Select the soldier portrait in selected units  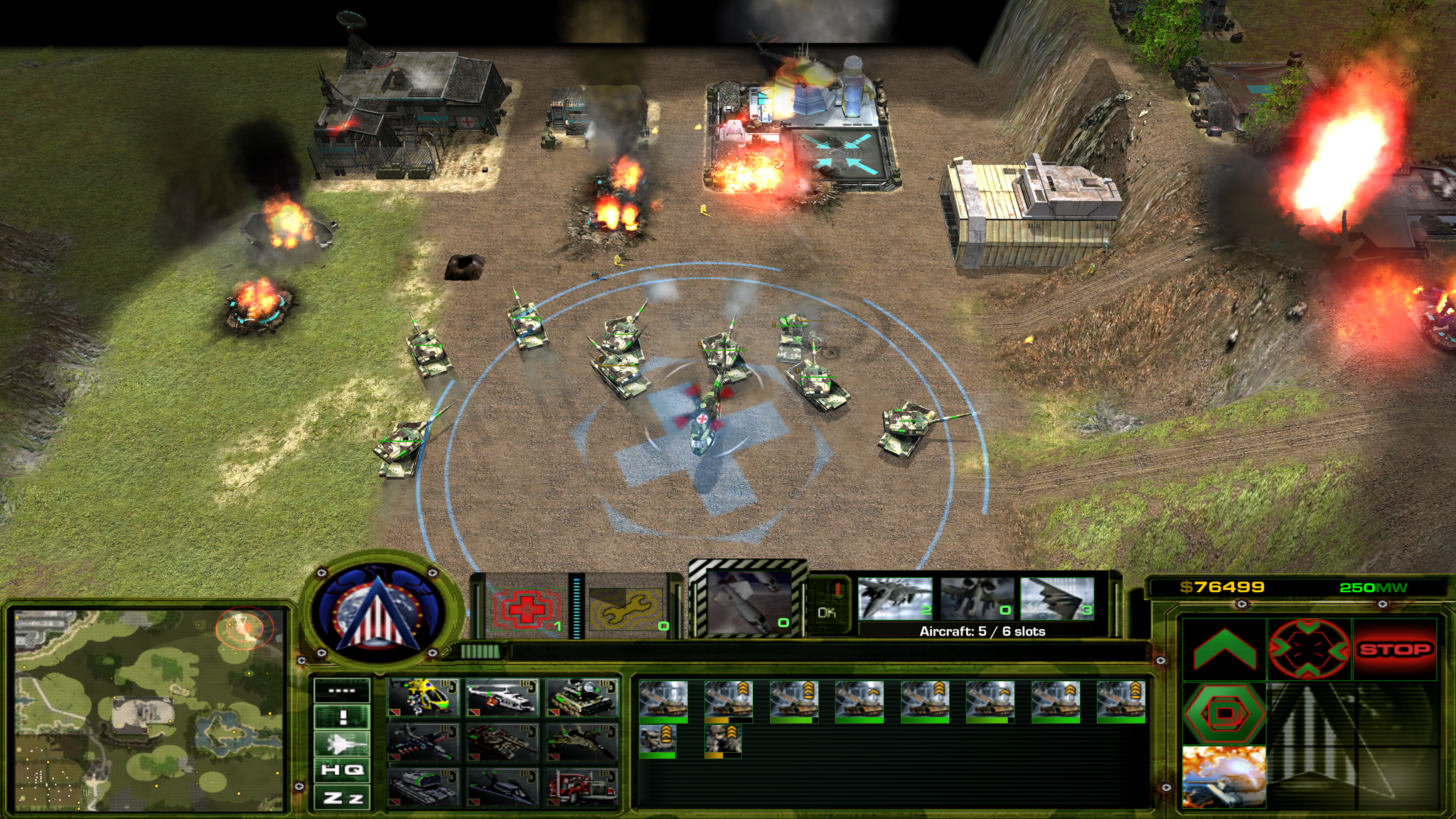click(723, 739)
